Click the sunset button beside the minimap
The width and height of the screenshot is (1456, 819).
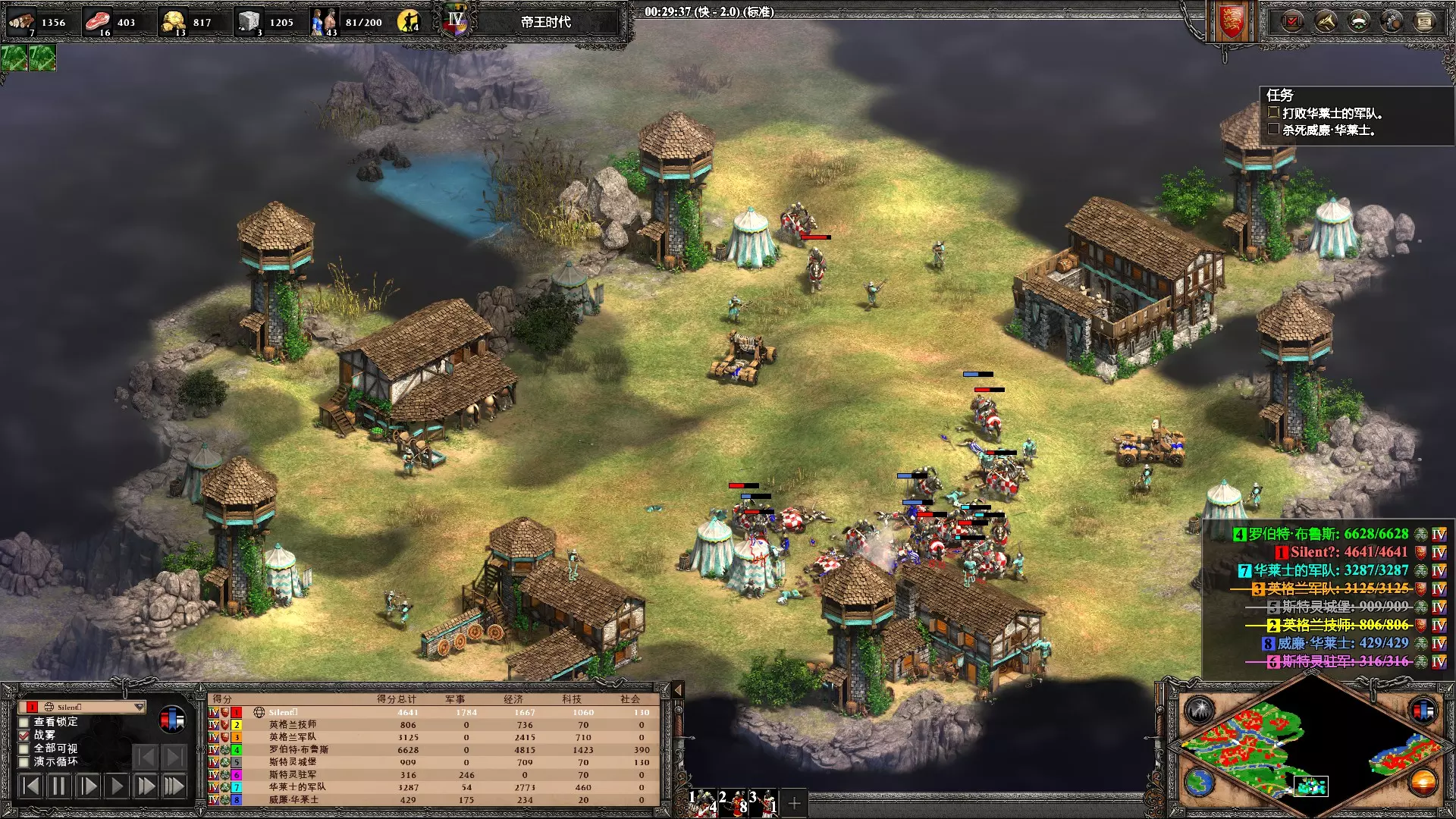coord(1423,781)
